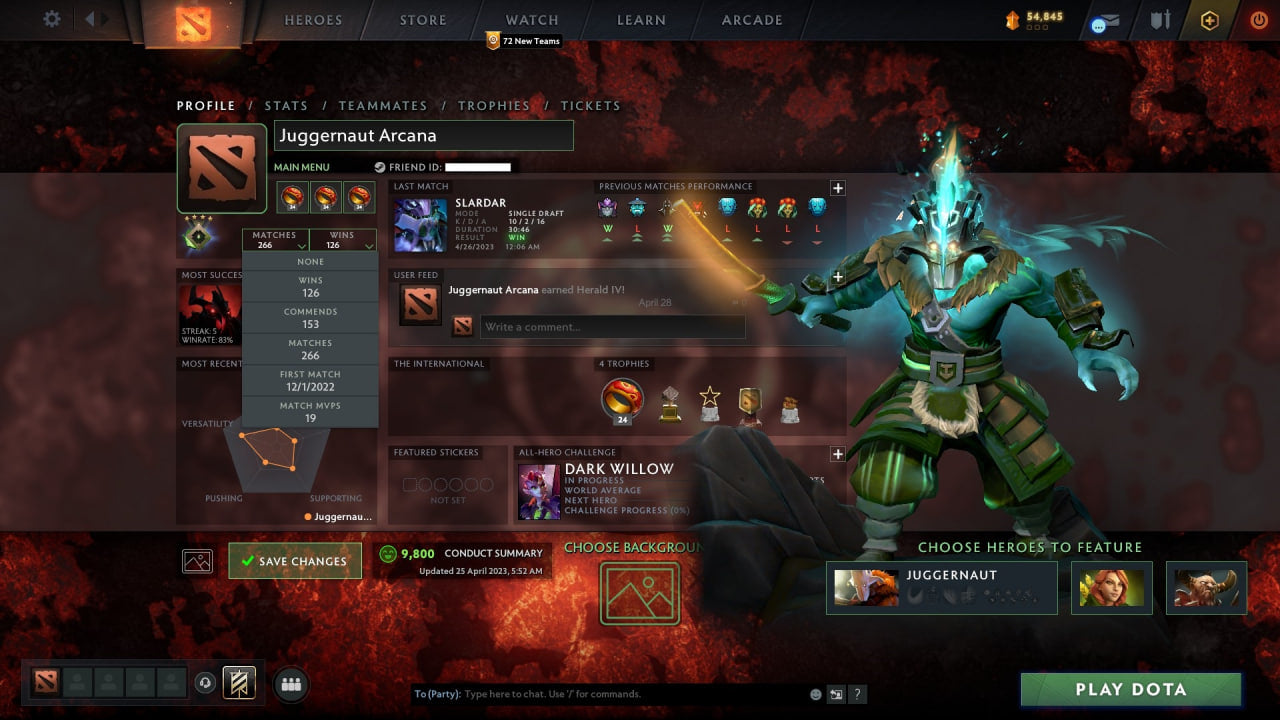Click the Lina featured hero thumbnail

pos(1111,588)
